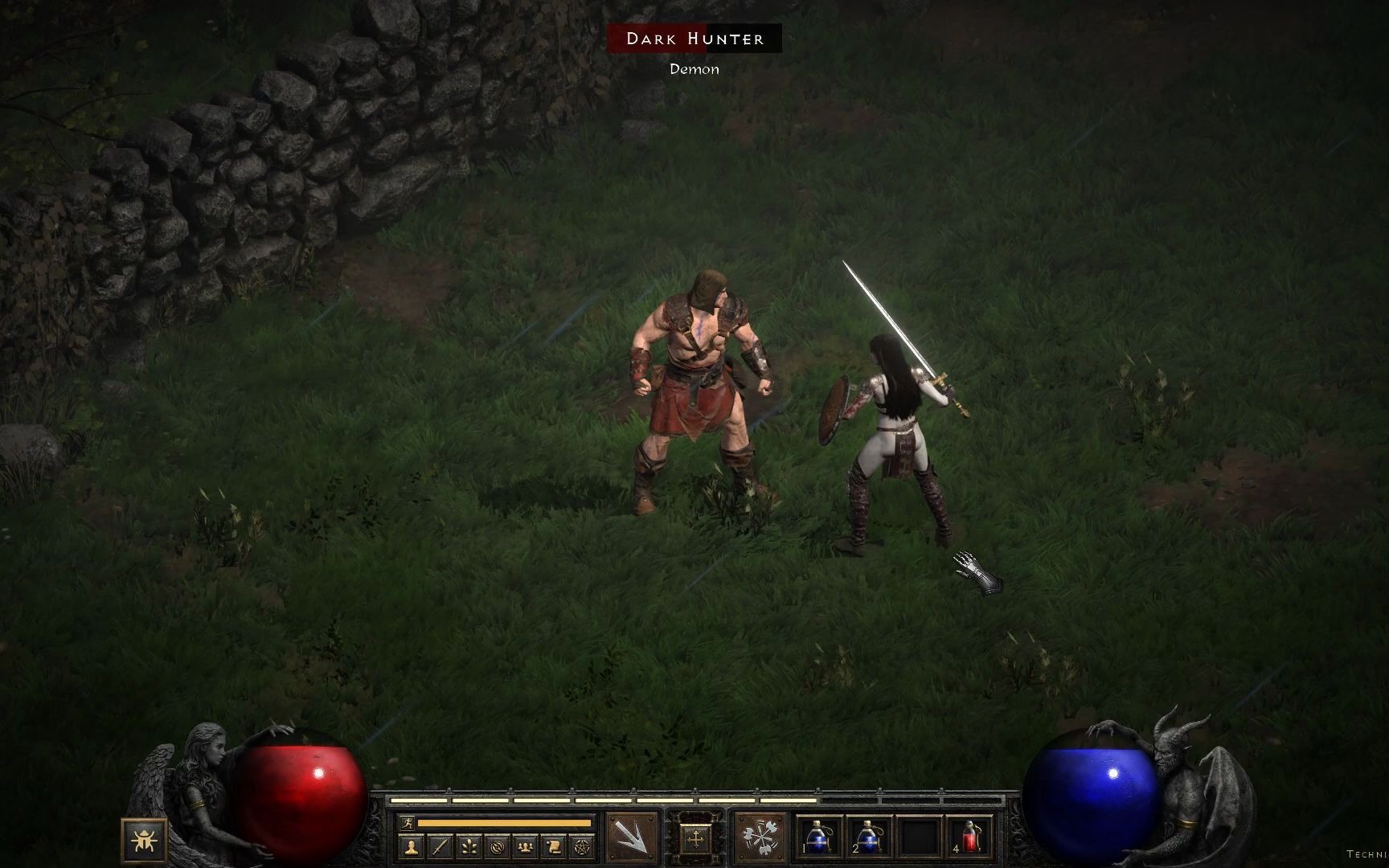Drink the red health potion in slot 4
This screenshot has width=1389, height=868.
(x=970, y=839)
